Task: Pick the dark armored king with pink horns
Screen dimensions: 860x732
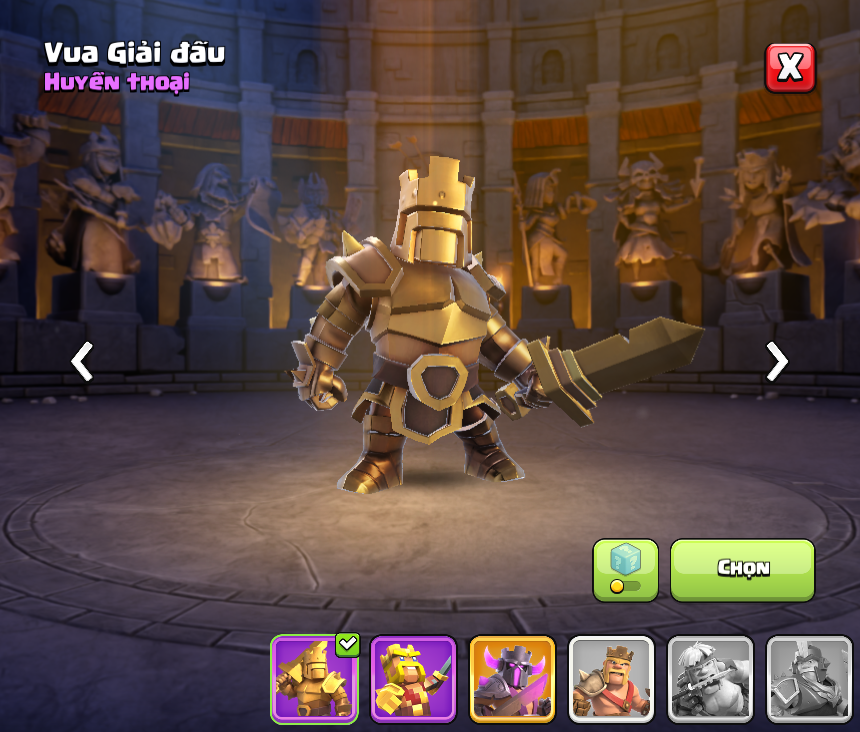Action: tap(512, 678)
